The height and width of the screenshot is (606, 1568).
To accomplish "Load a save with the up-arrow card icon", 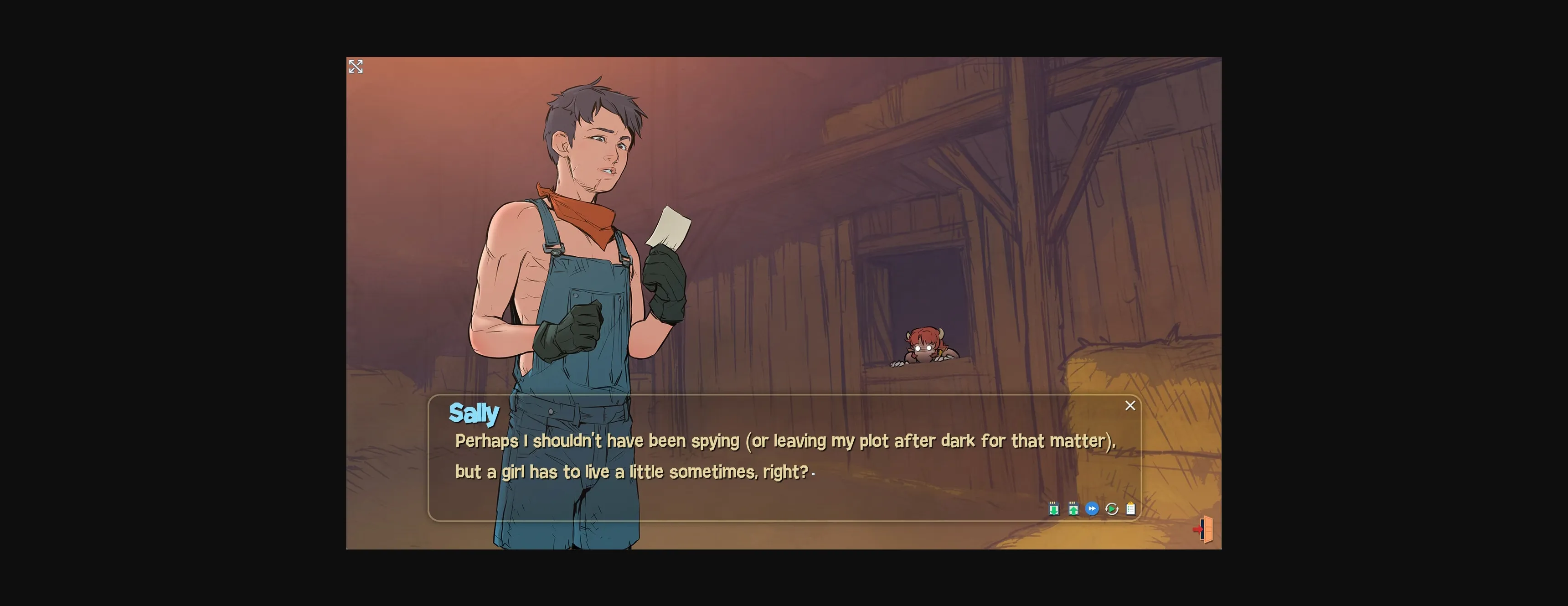I will click(x=1073, y=508).
